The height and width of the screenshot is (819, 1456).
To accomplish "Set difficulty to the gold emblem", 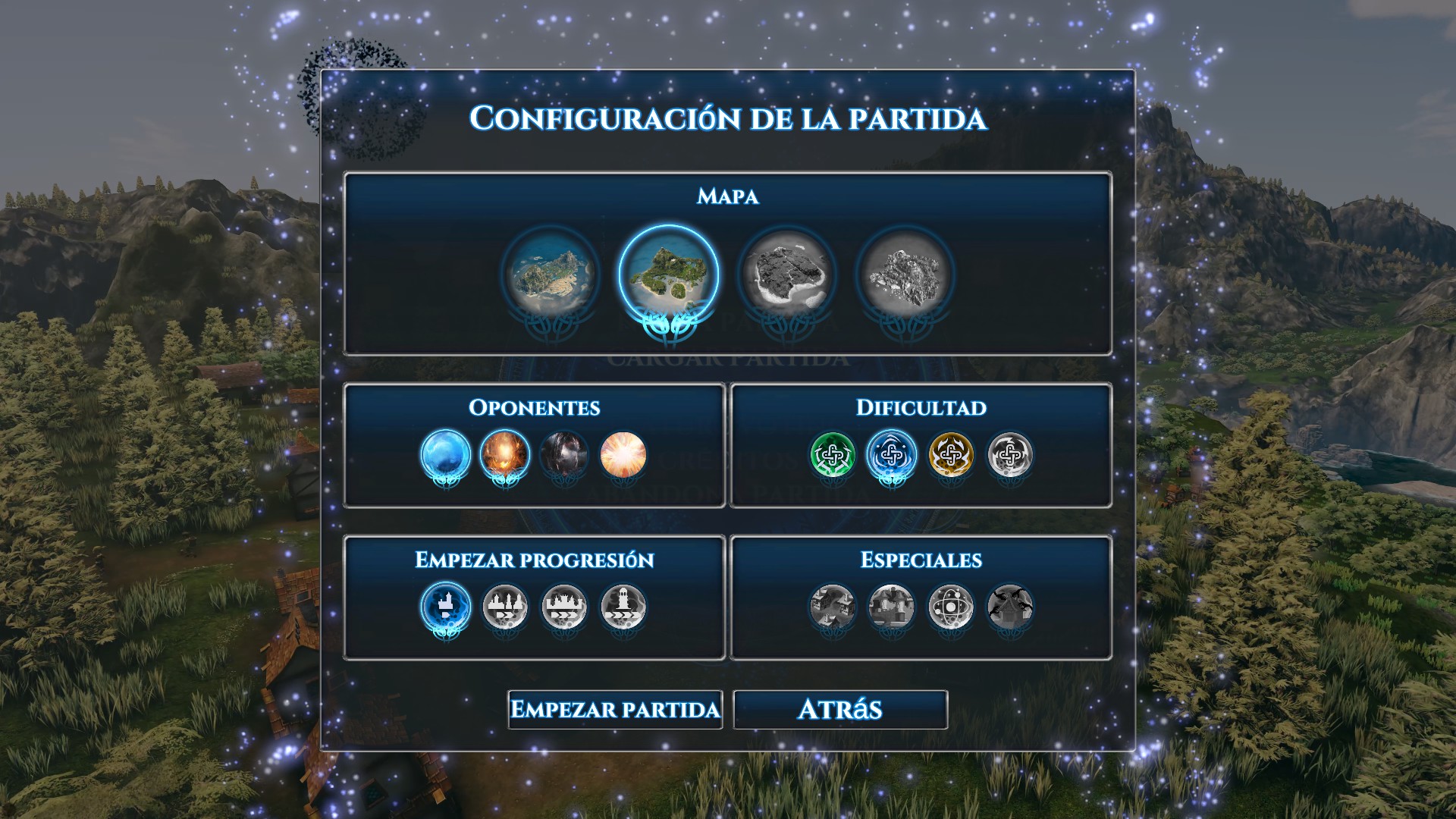I will pos(951,455).
